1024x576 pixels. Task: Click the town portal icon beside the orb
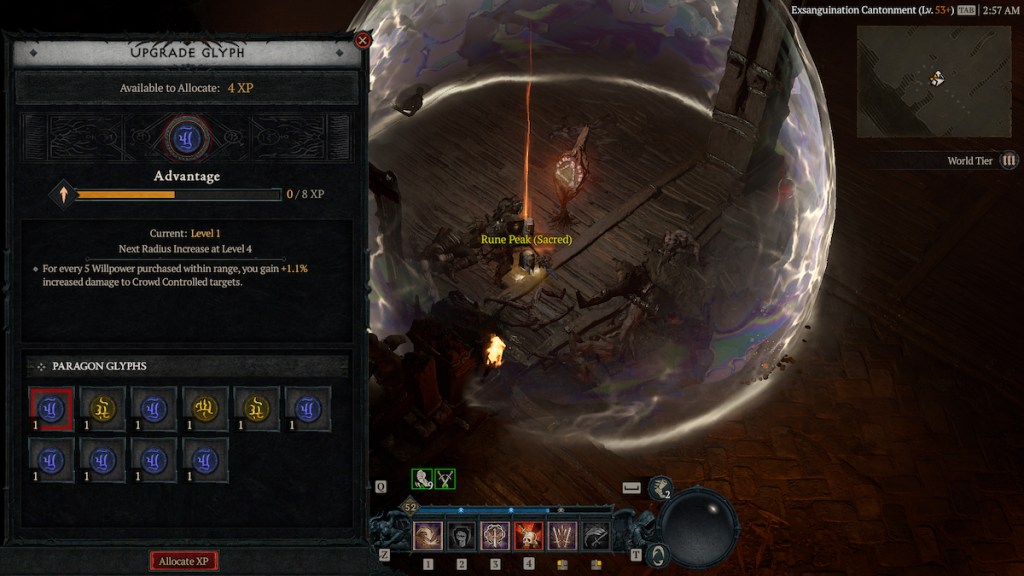point(657,553)
